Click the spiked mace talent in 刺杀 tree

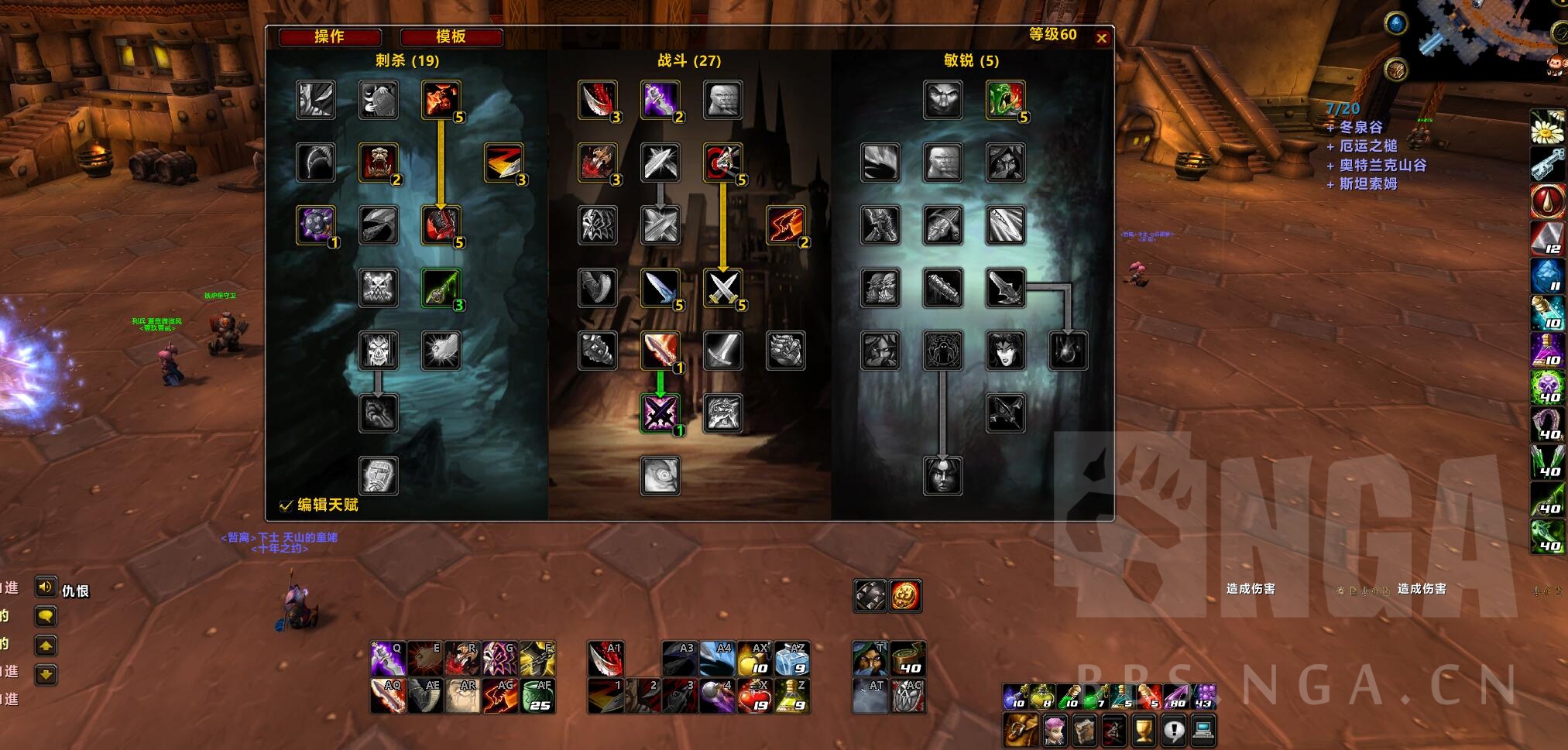[316, 225]
